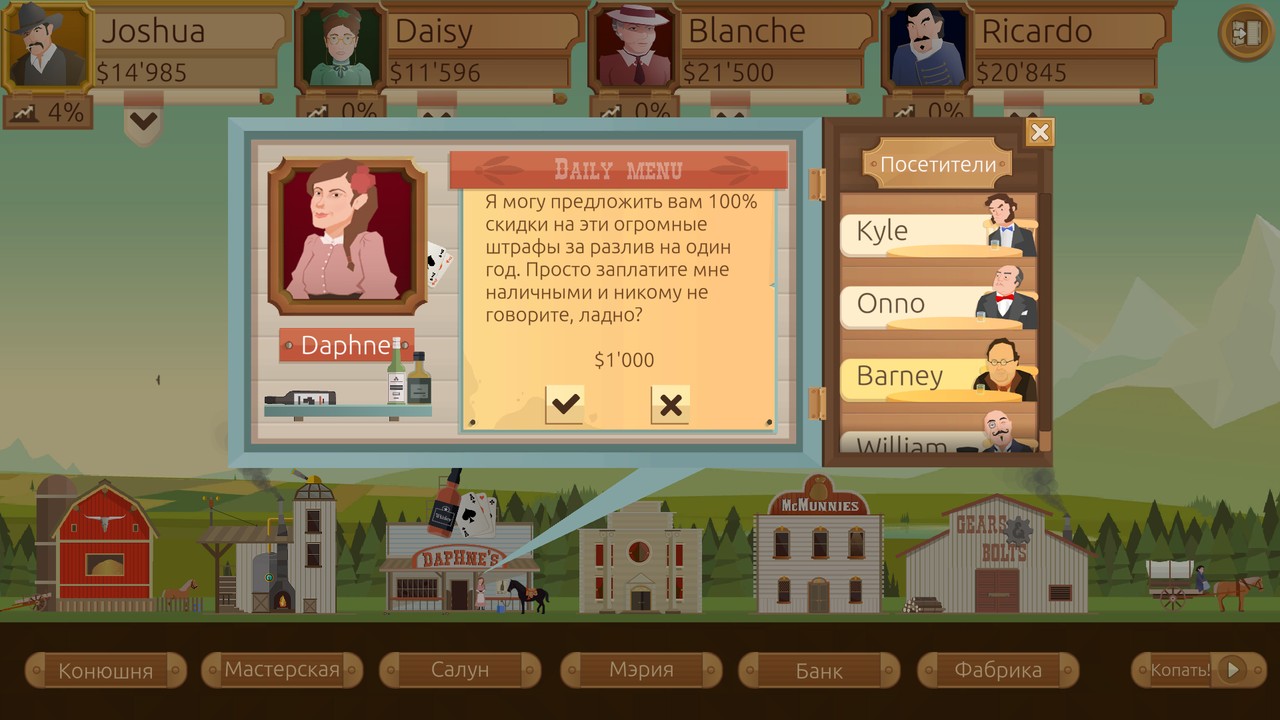The width and height of the screenshot is (1280, 720).
Task: Select Joshua's player portrait
Action: coord(47,47)
